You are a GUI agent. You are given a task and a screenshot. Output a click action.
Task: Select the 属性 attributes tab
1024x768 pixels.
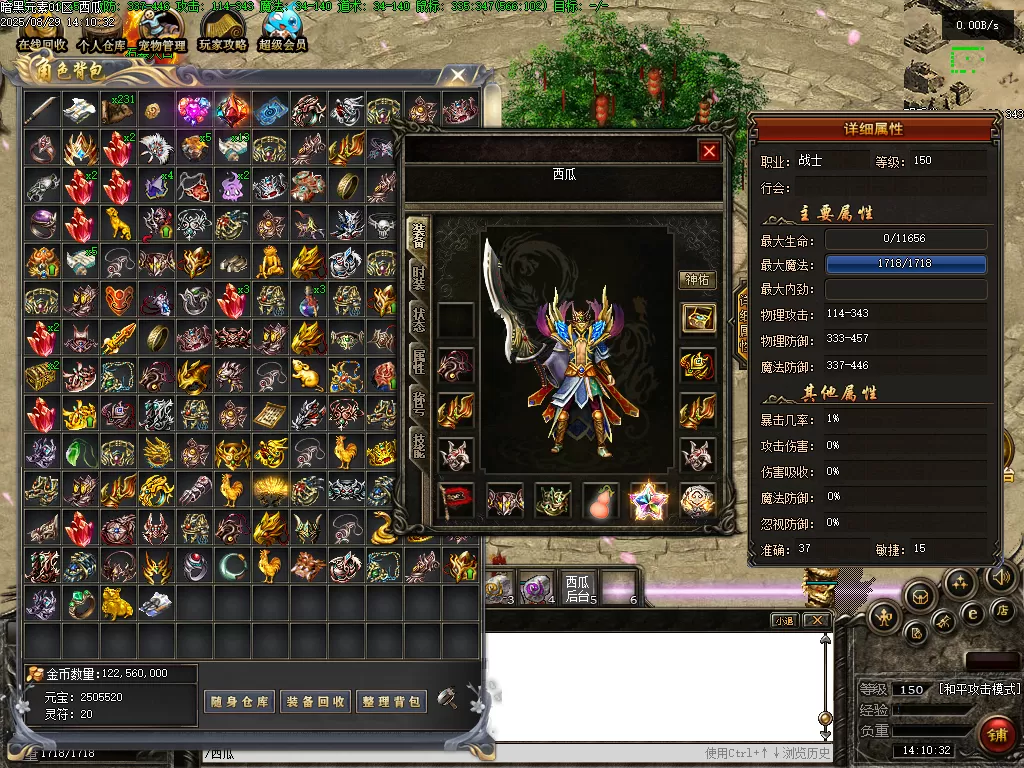pos(418,362)
